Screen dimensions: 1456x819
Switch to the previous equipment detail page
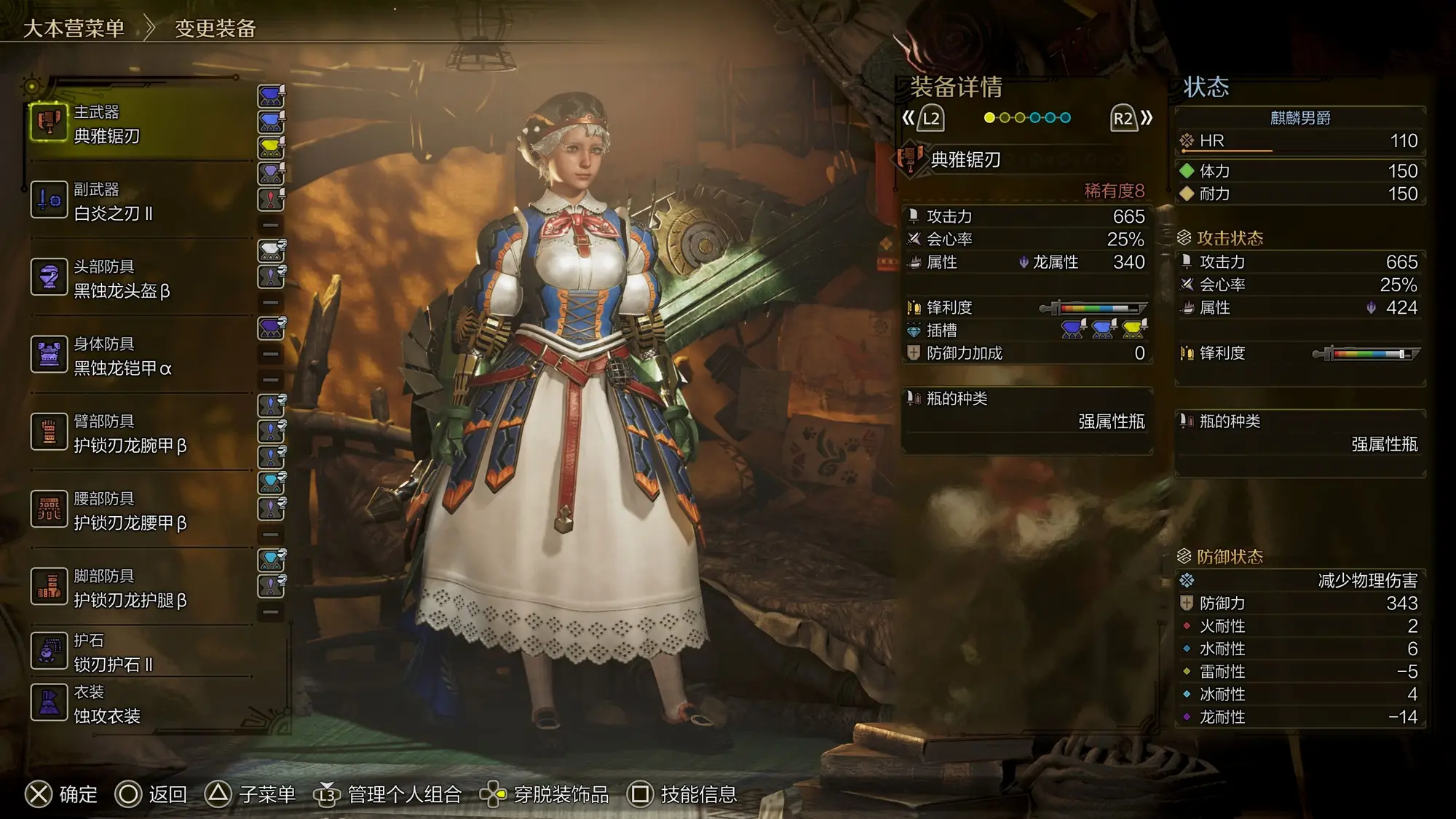(x=923, y=119)
